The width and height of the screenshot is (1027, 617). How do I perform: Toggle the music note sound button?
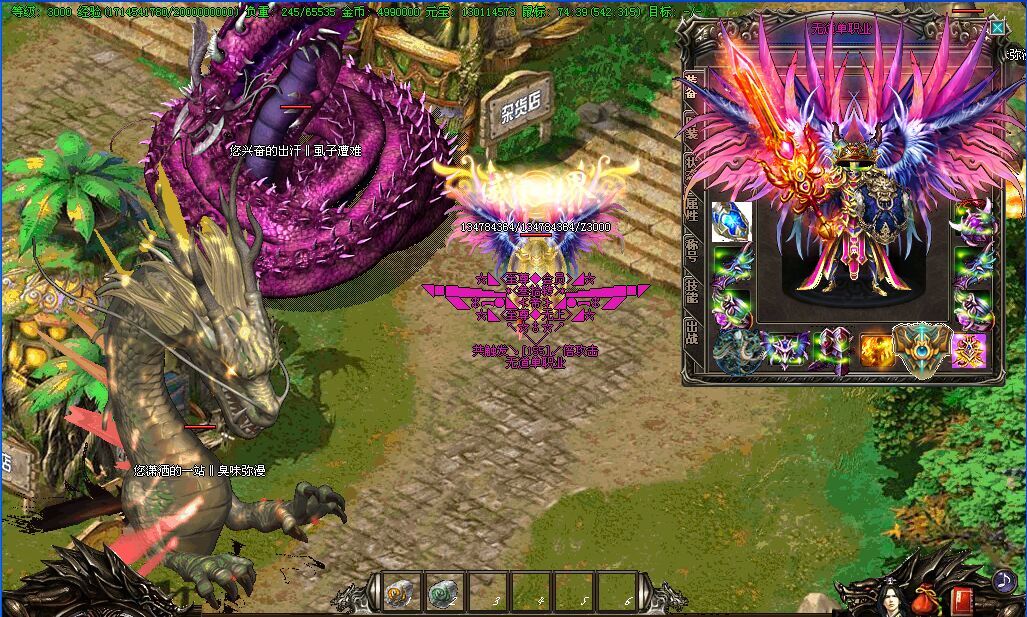pyautogui.click(x=1003, y=580)
